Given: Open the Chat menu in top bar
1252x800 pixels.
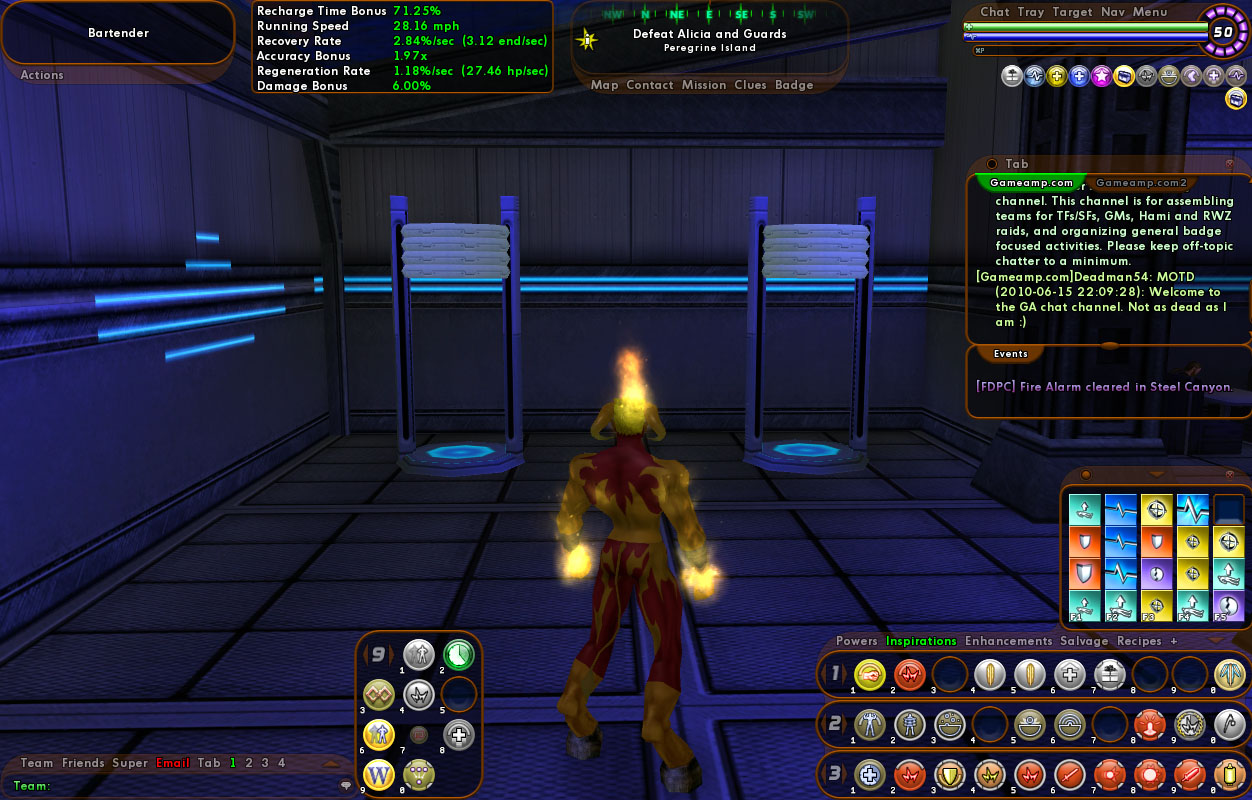Looking at the screenshot, I should click(994, 12).
